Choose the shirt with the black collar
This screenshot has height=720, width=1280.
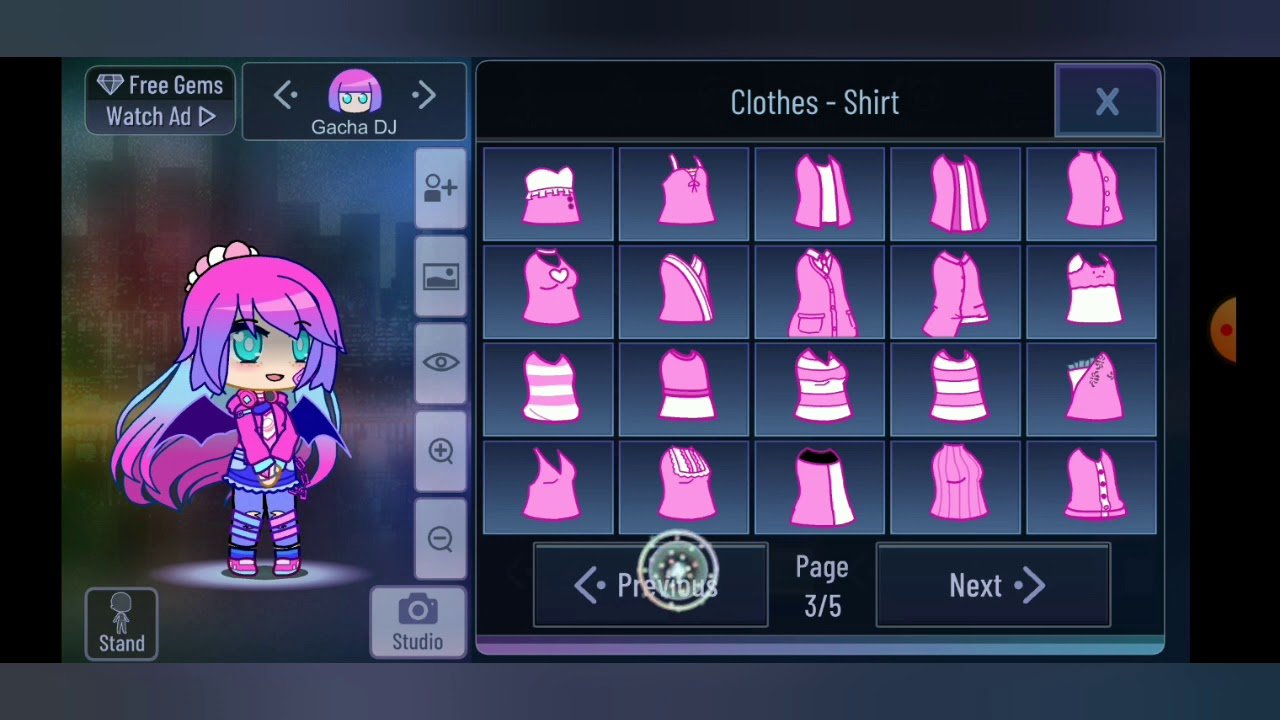coord(820,488)
